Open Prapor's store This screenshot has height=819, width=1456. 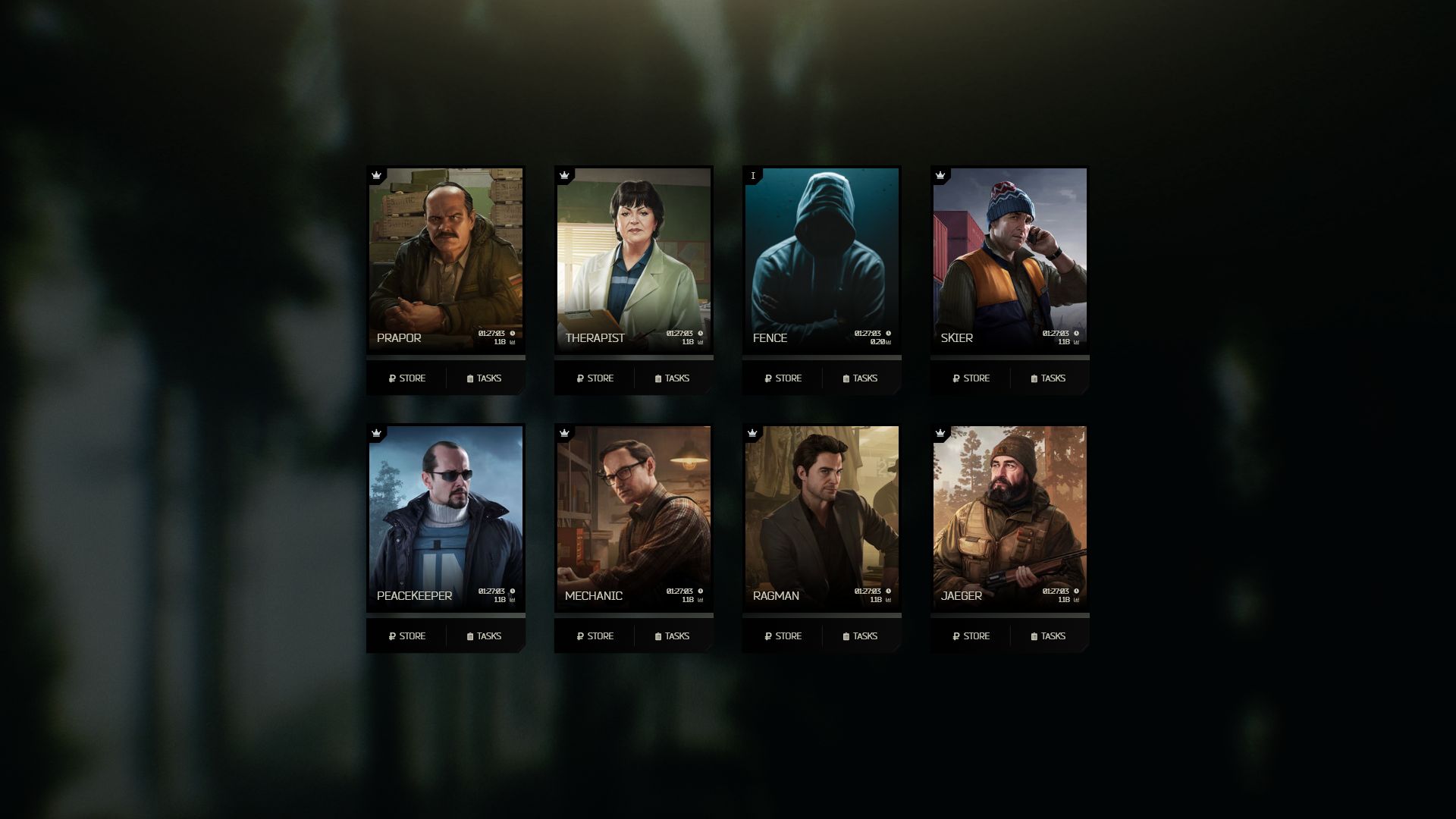tap(406, 378)
